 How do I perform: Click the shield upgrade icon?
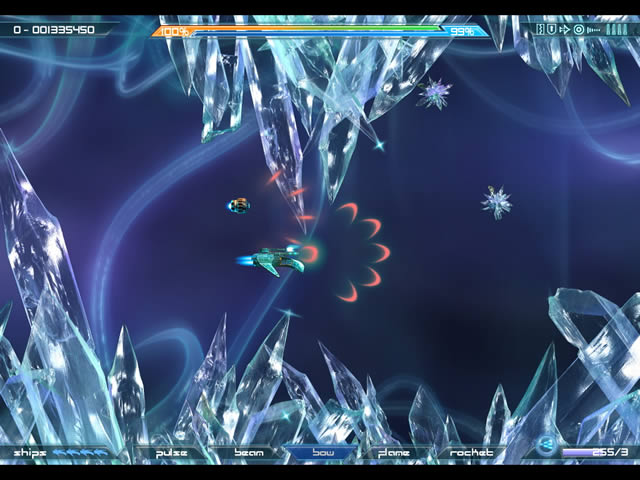[553, 30]
